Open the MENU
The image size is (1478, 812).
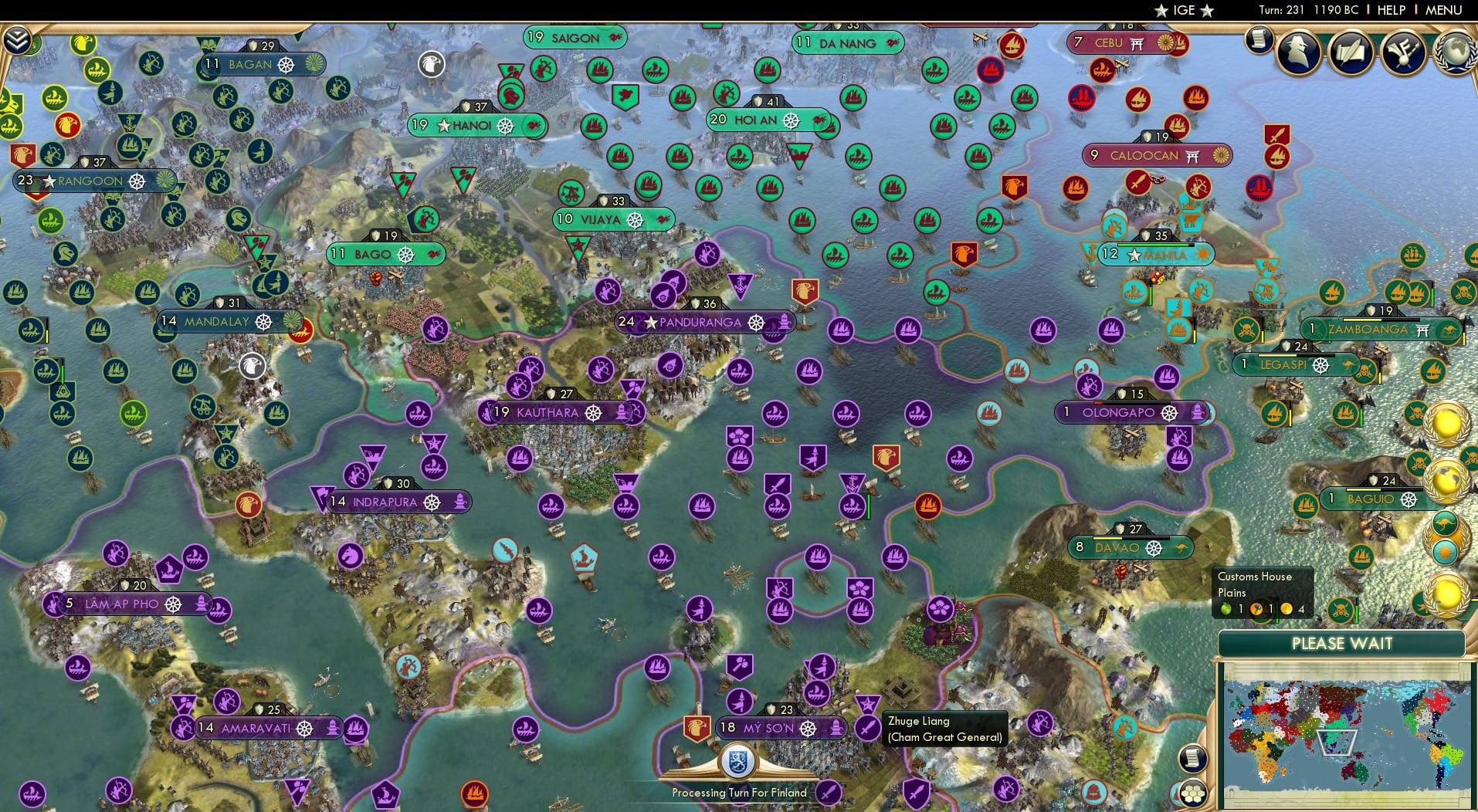pos(1445,10)
